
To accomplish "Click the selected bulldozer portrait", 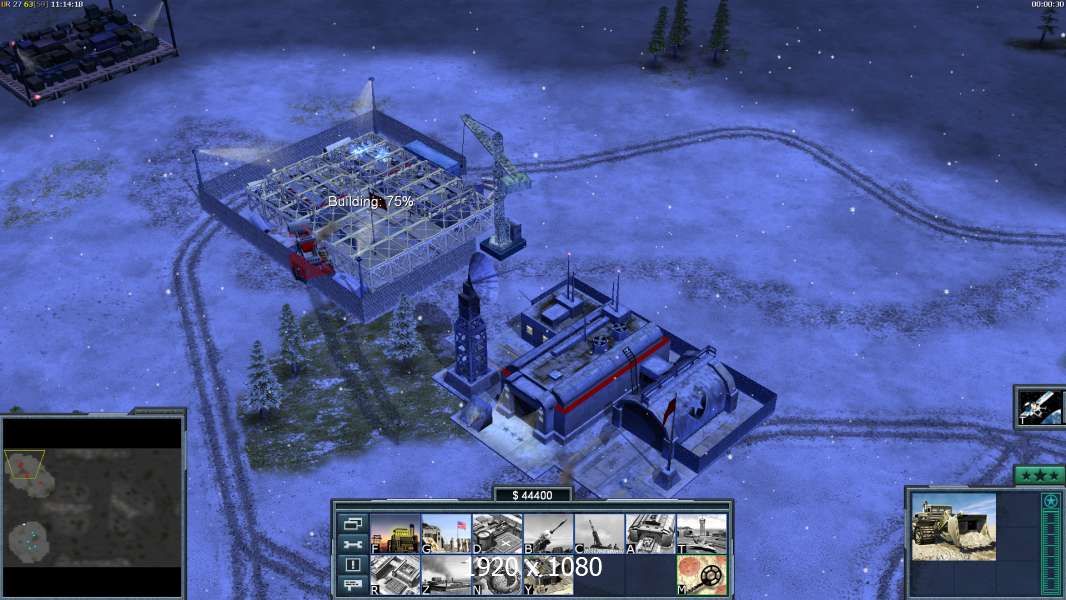I will coord(953,526).
